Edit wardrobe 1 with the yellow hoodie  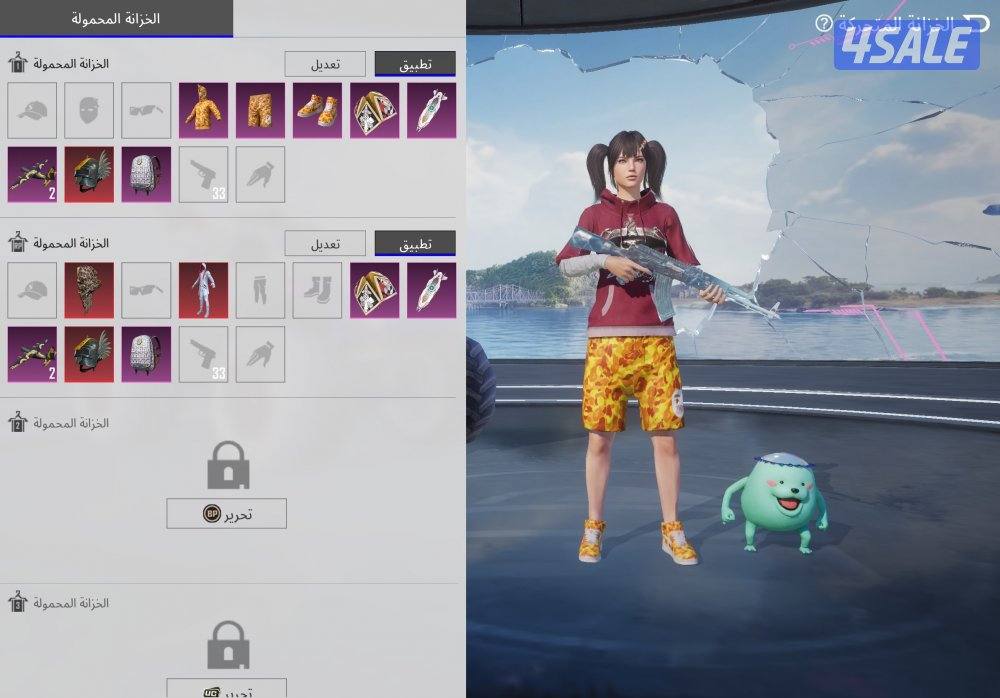[325, 64]
